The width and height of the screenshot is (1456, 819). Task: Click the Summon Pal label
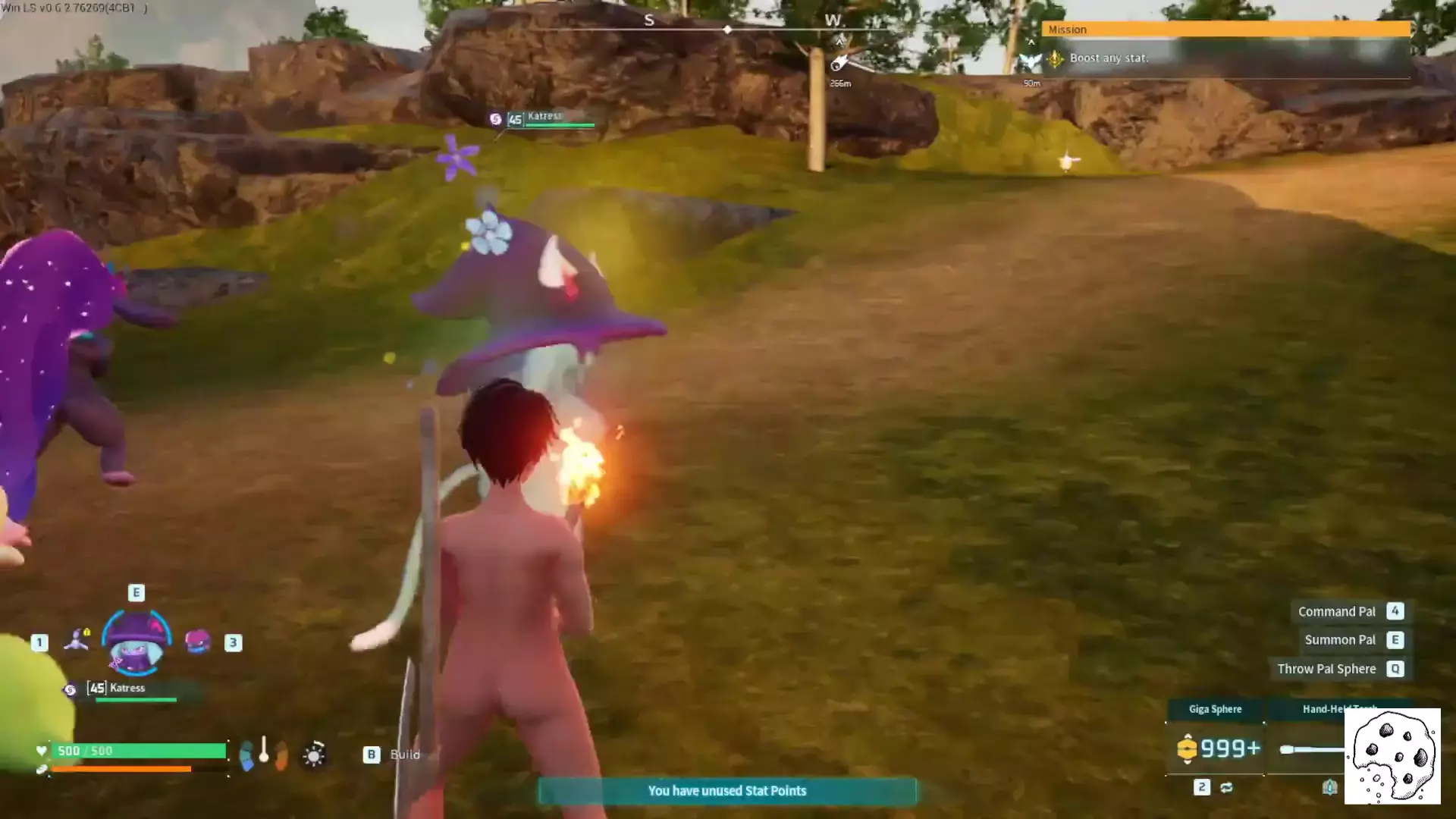[1339, 640]
